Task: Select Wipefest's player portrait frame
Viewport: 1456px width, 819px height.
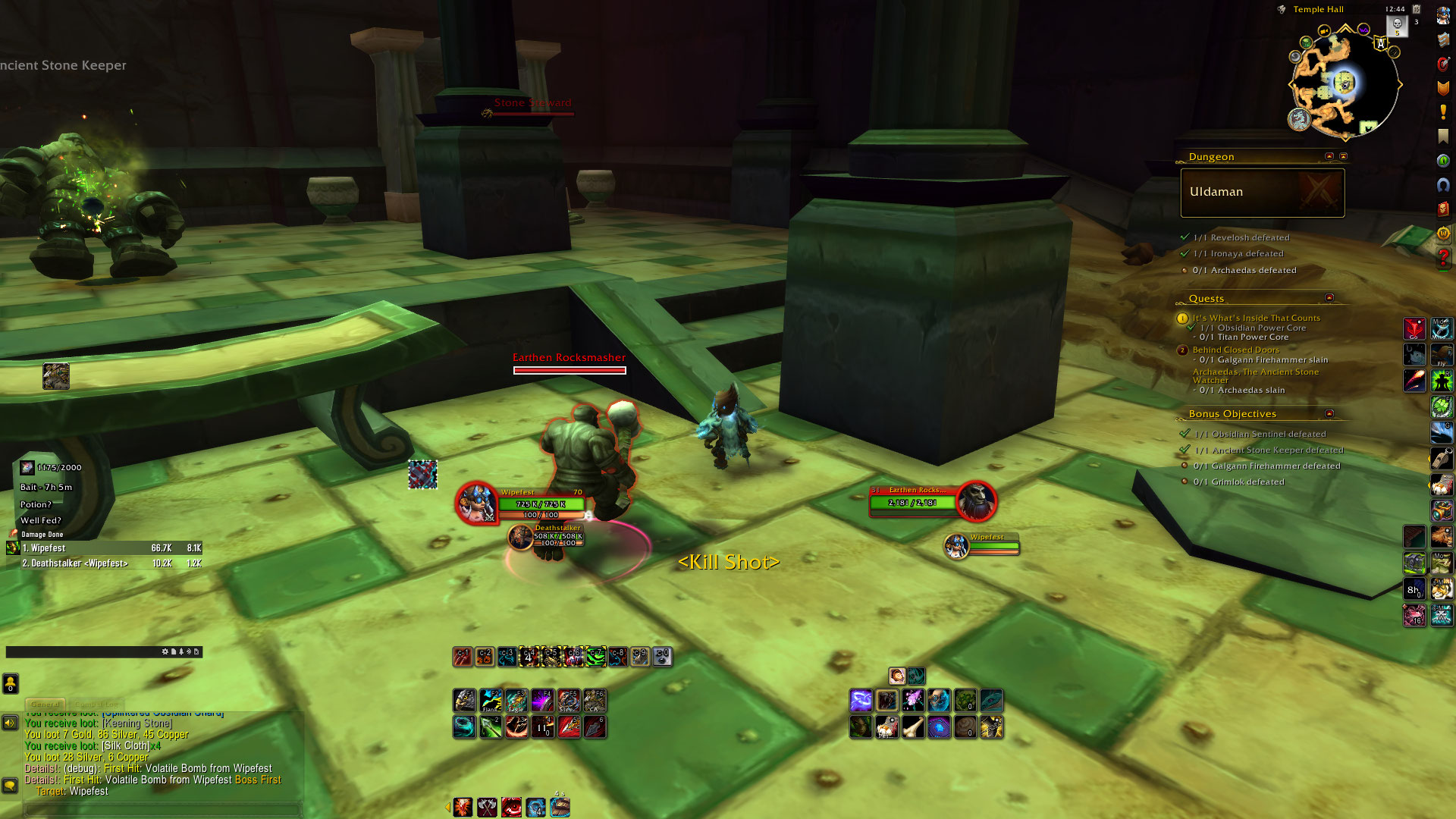Action: [x=475, y=502]
